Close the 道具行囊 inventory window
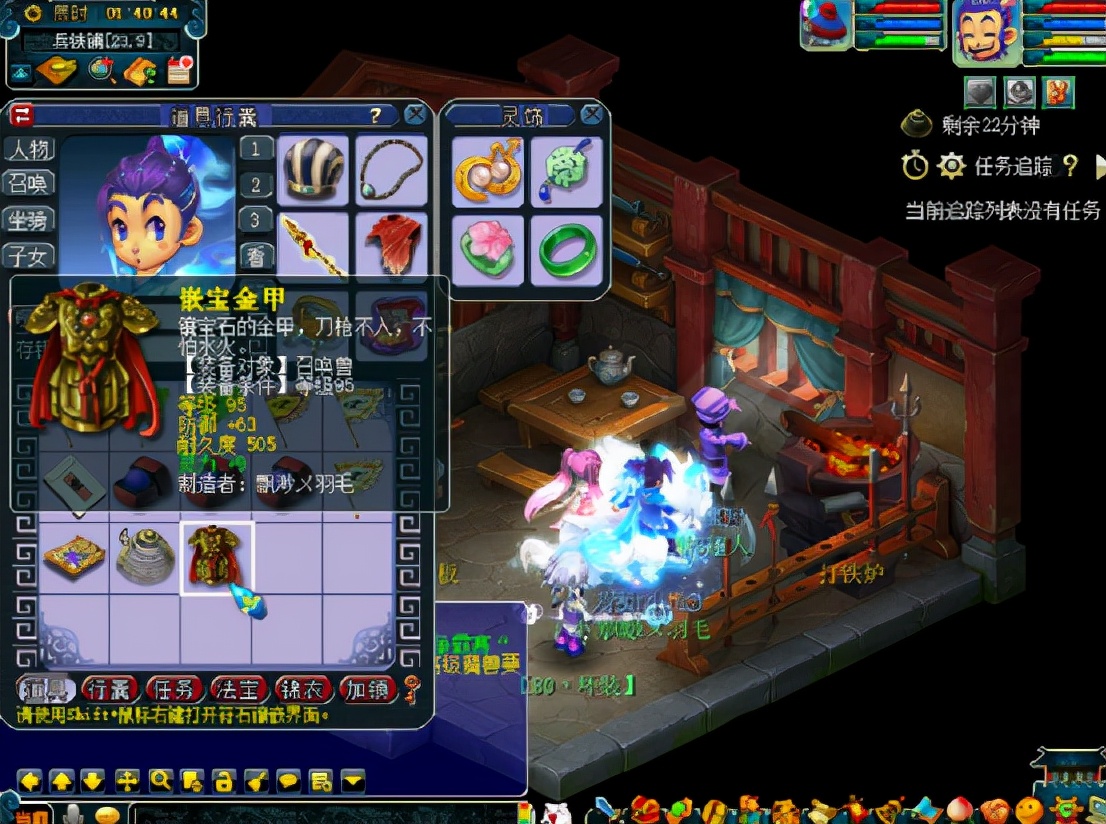 (x=415, y=115)
